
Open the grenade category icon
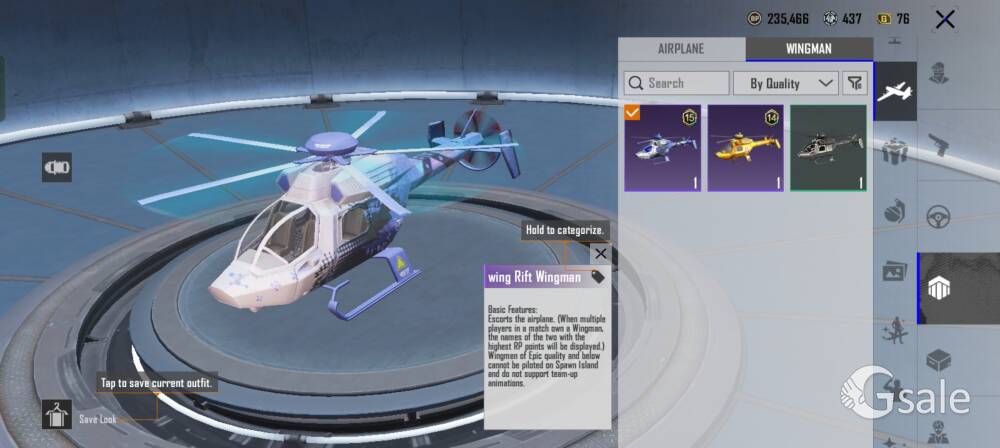click(x=895, y=210)
